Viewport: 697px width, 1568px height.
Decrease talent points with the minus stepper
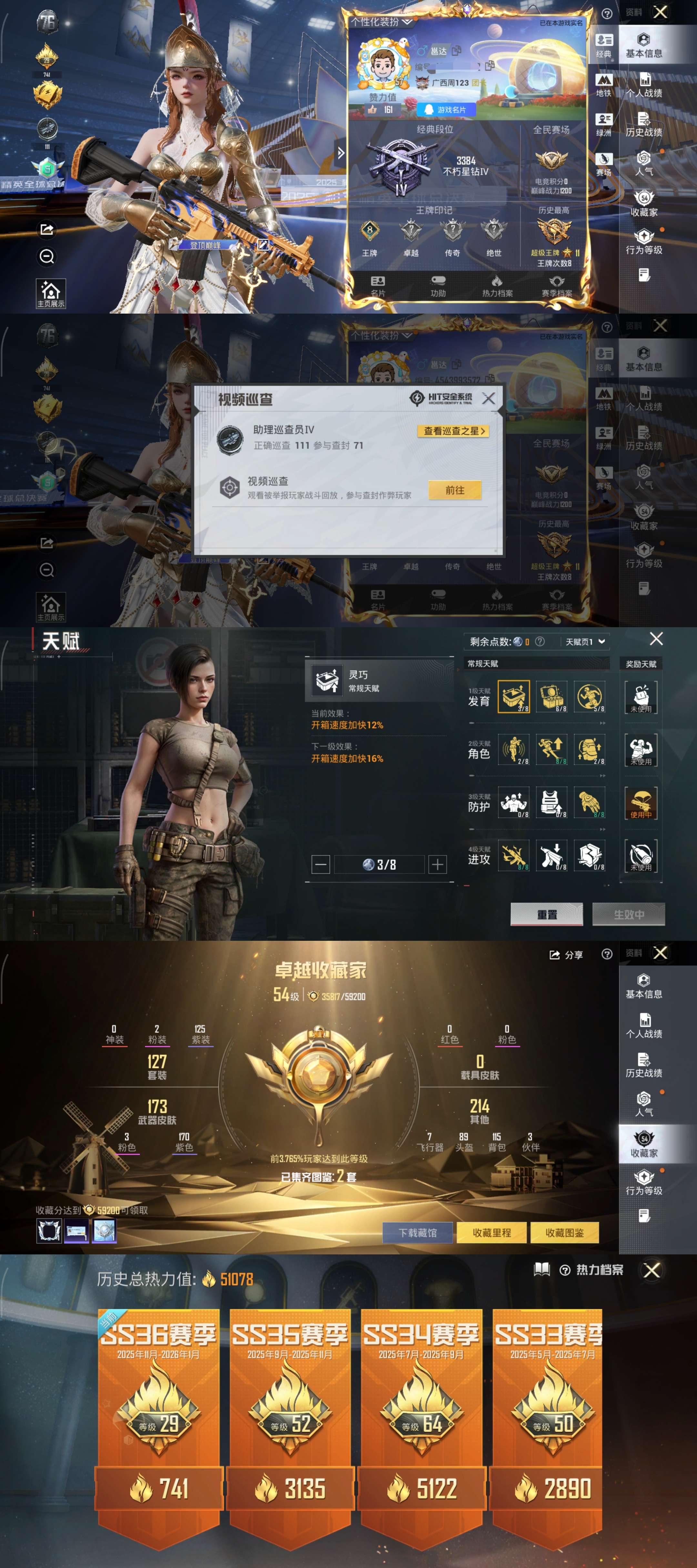[x=321, y=864]
